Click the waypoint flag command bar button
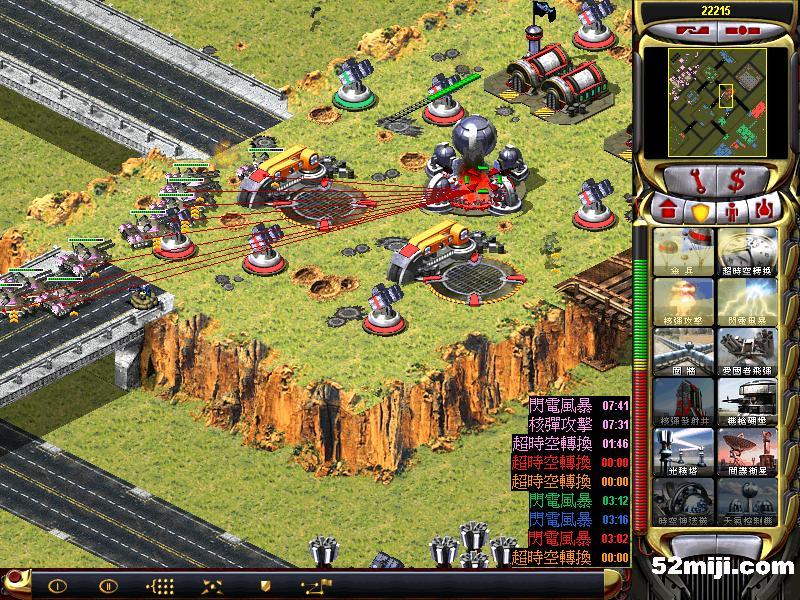This screenshot has width=800, height=600. 319,585
